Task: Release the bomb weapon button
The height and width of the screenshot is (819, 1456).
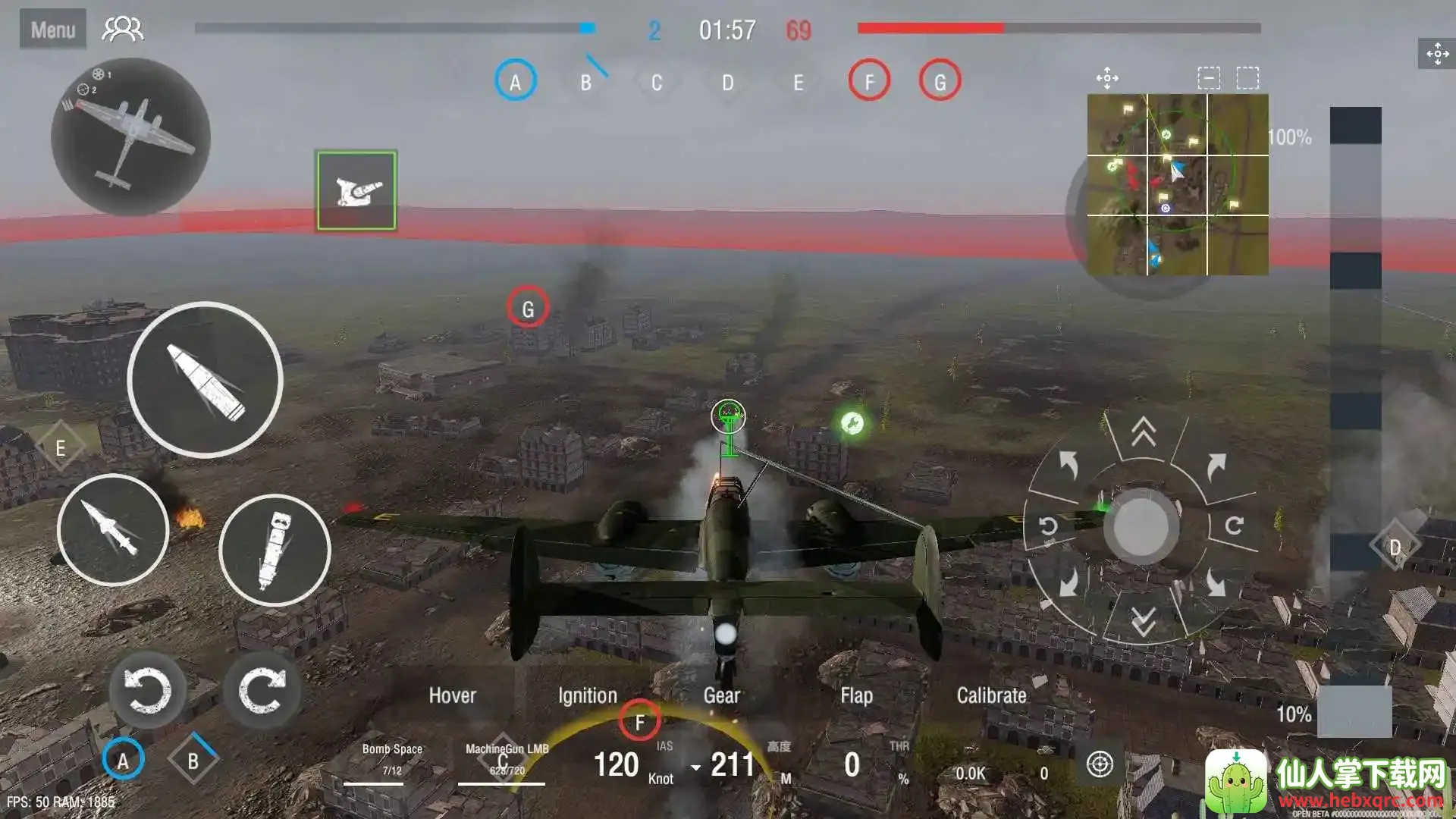Action: tap(275, 550)
